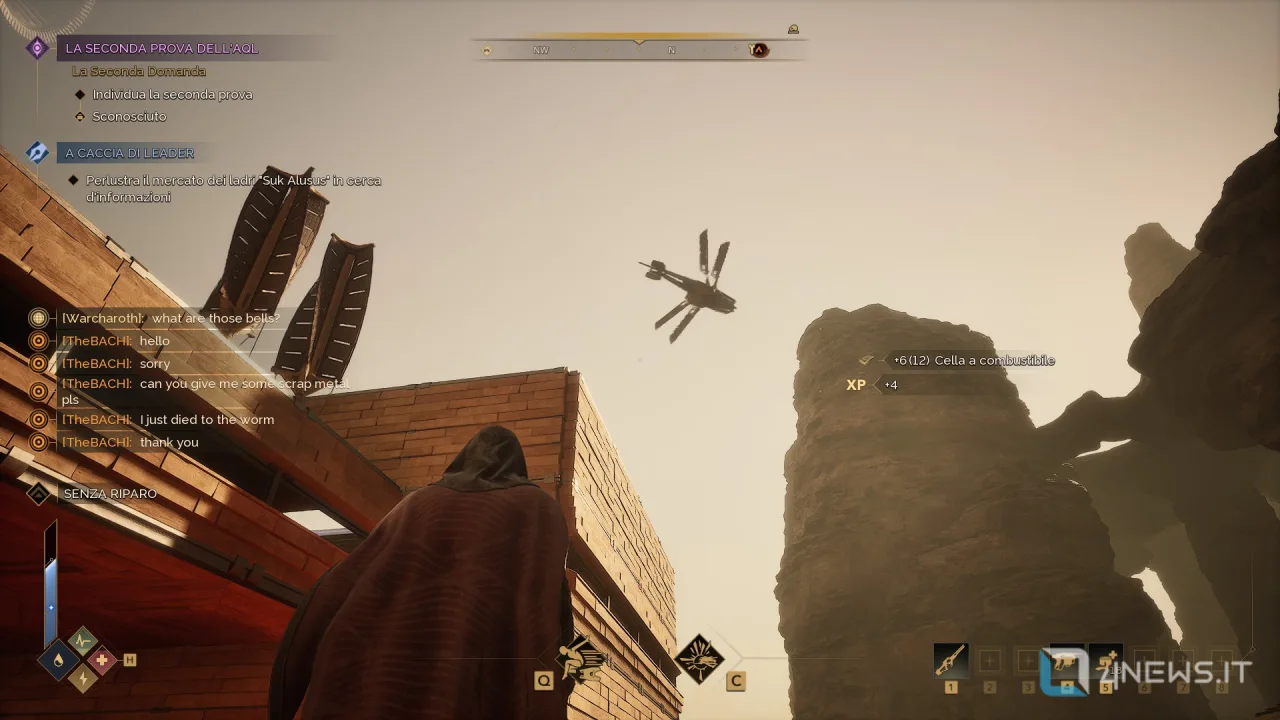This screenshot has height=720, width=1280.
Task: Open the La Seconda Prova dell'Aql quest
Action: coord(162,48)
